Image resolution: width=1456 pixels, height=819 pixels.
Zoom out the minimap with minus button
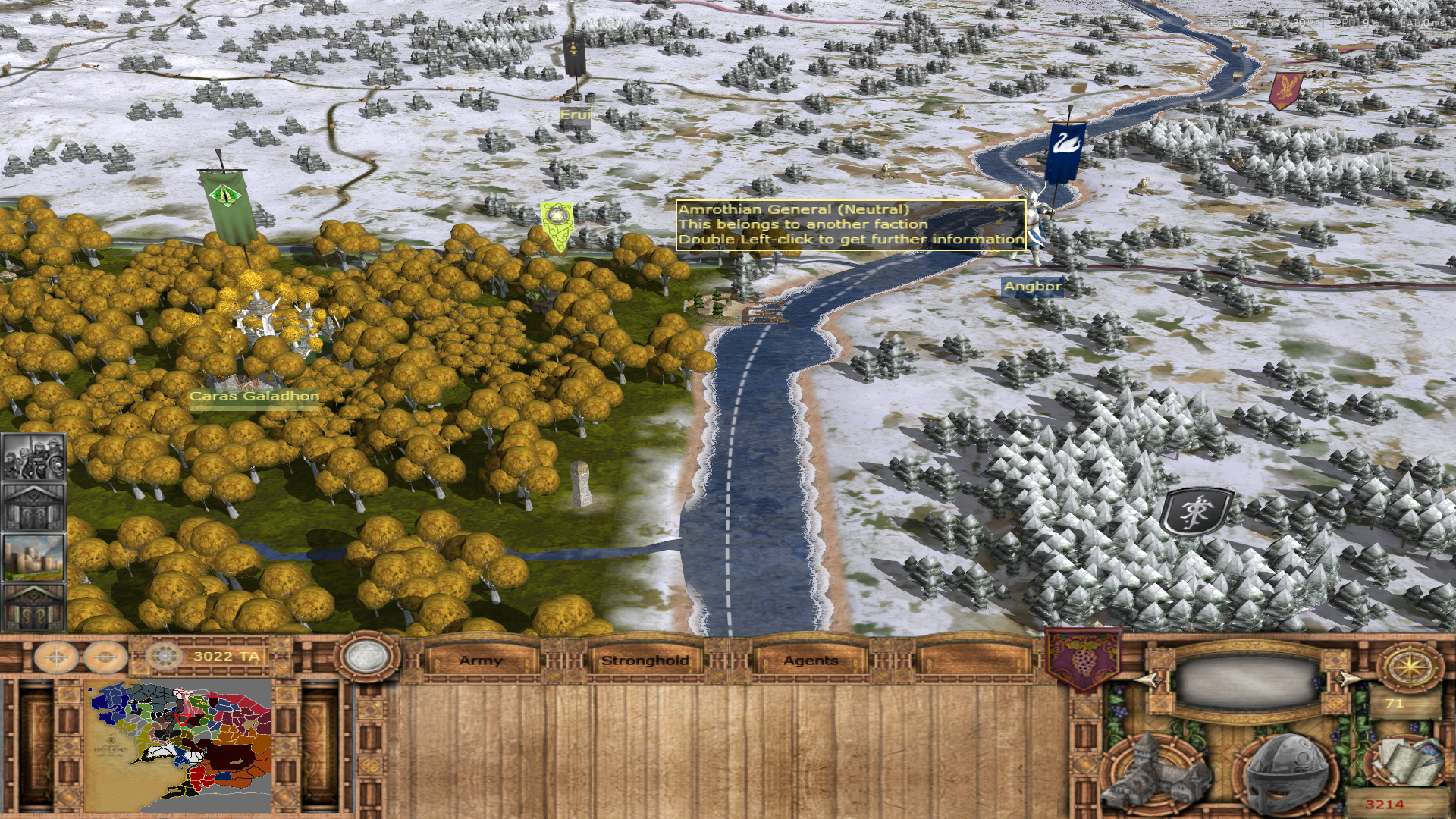[x=105, y=657]
